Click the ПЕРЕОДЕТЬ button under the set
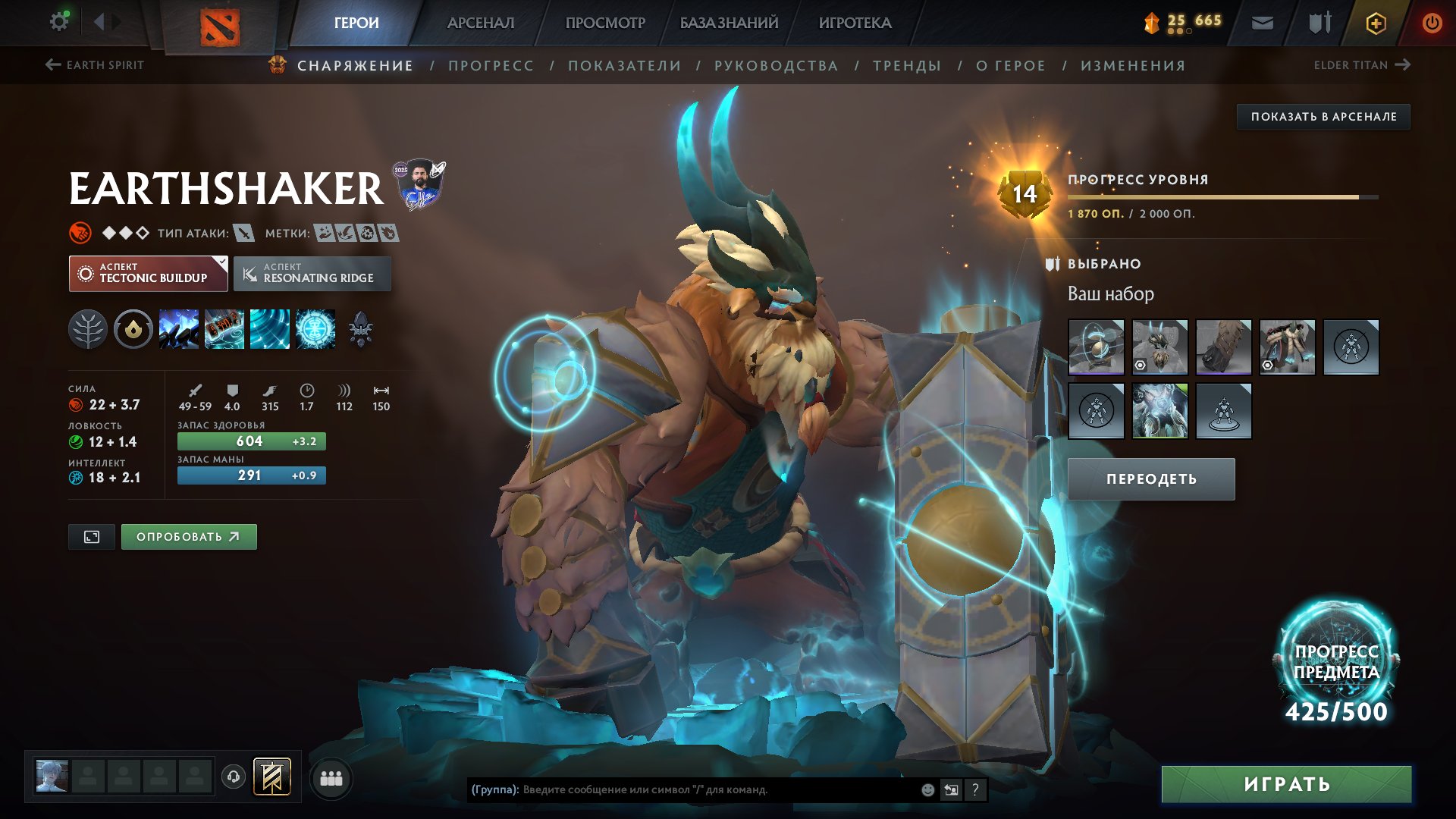The height and width of the screenshot is (819, 1456). [1150, 479]
